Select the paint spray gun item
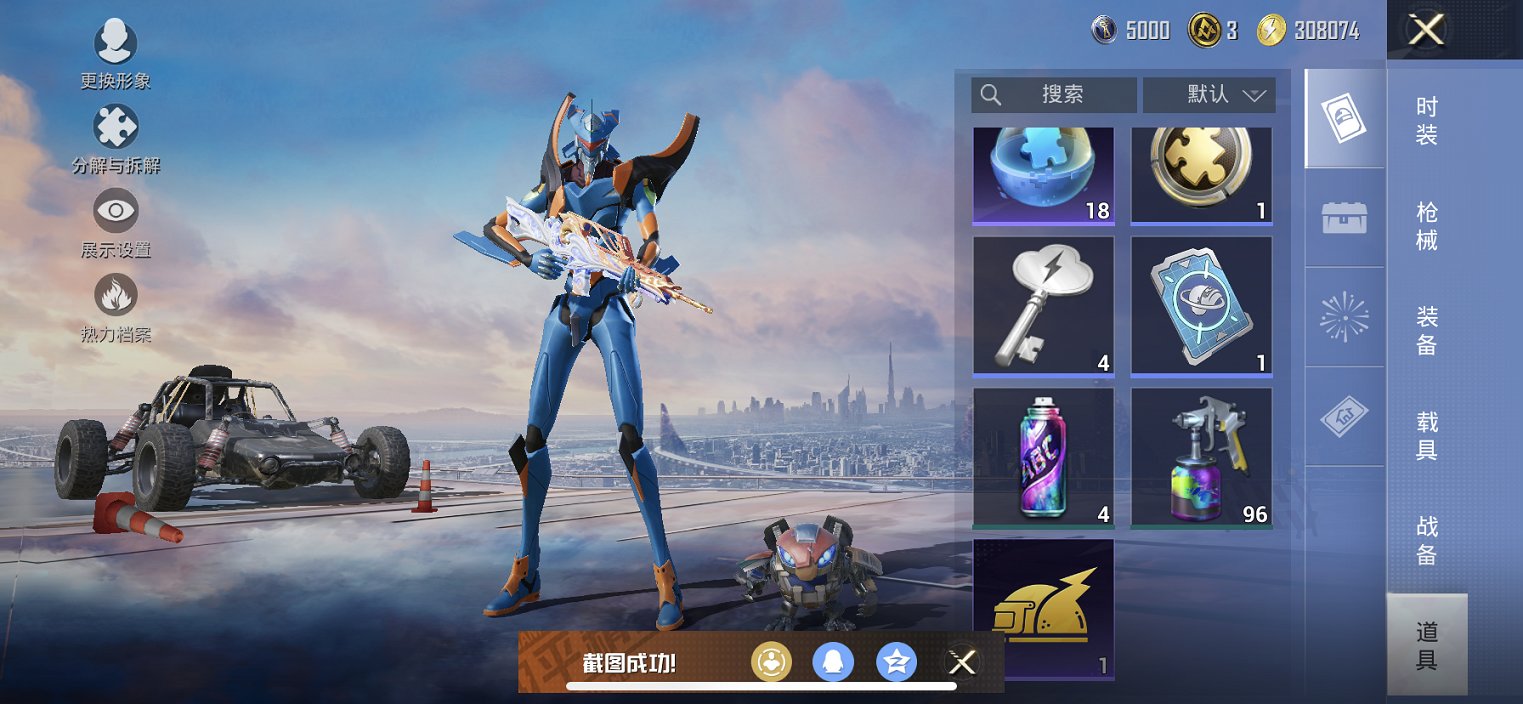1523x704 pixels. coord(1201,457)
